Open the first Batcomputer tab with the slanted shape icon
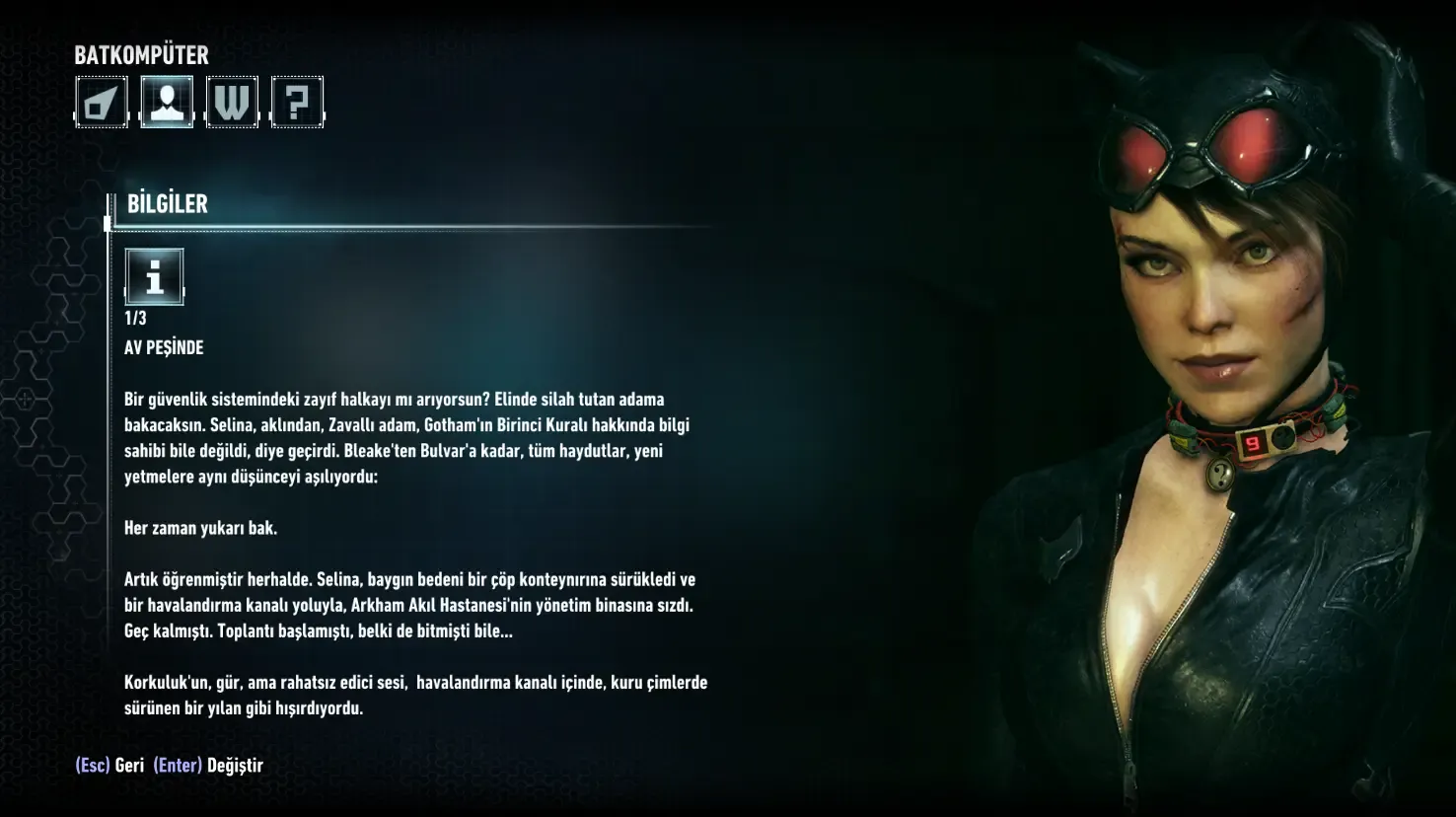Screen dimensions: 1456x817 click(x=102, y=102)
